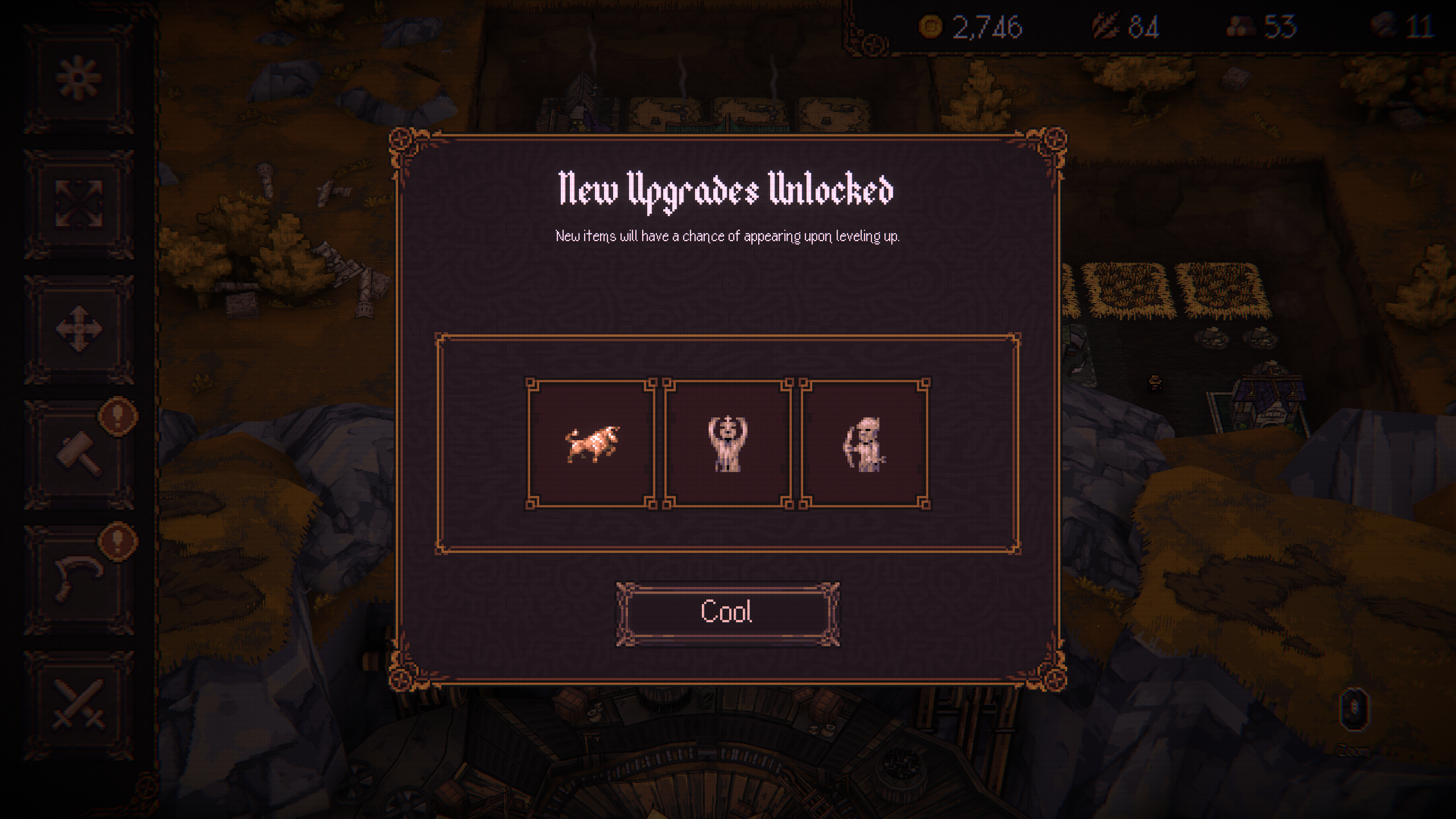Image resolution: width=1456 pixels, height=819 pixels.
Task: Pick the archer figure upgrade tile
Action: click(864, 443)
